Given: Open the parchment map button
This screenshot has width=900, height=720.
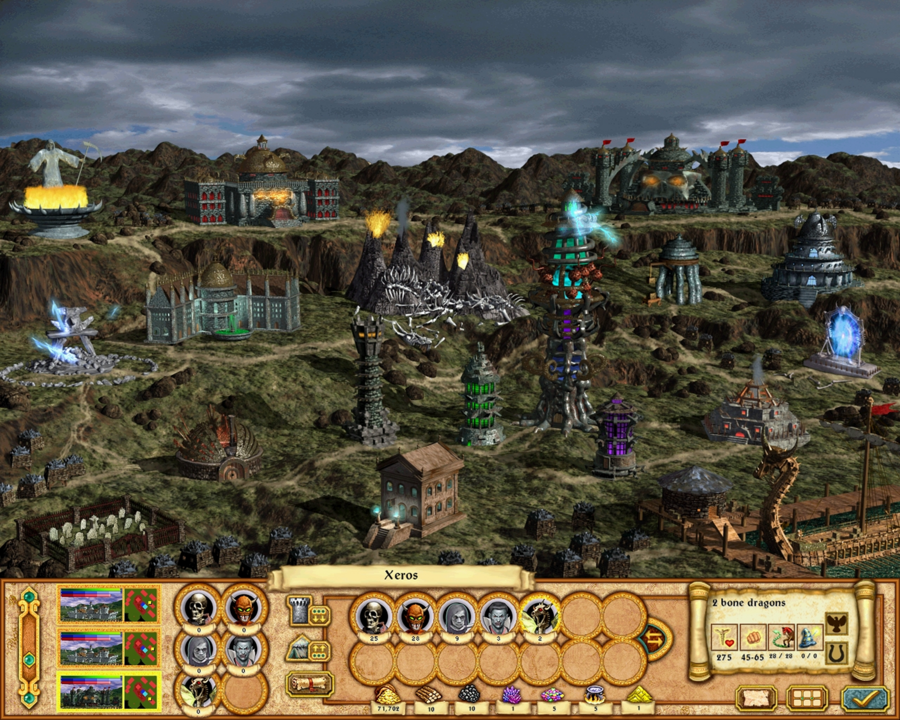Looking at the screenshot, I should [756, 697].
